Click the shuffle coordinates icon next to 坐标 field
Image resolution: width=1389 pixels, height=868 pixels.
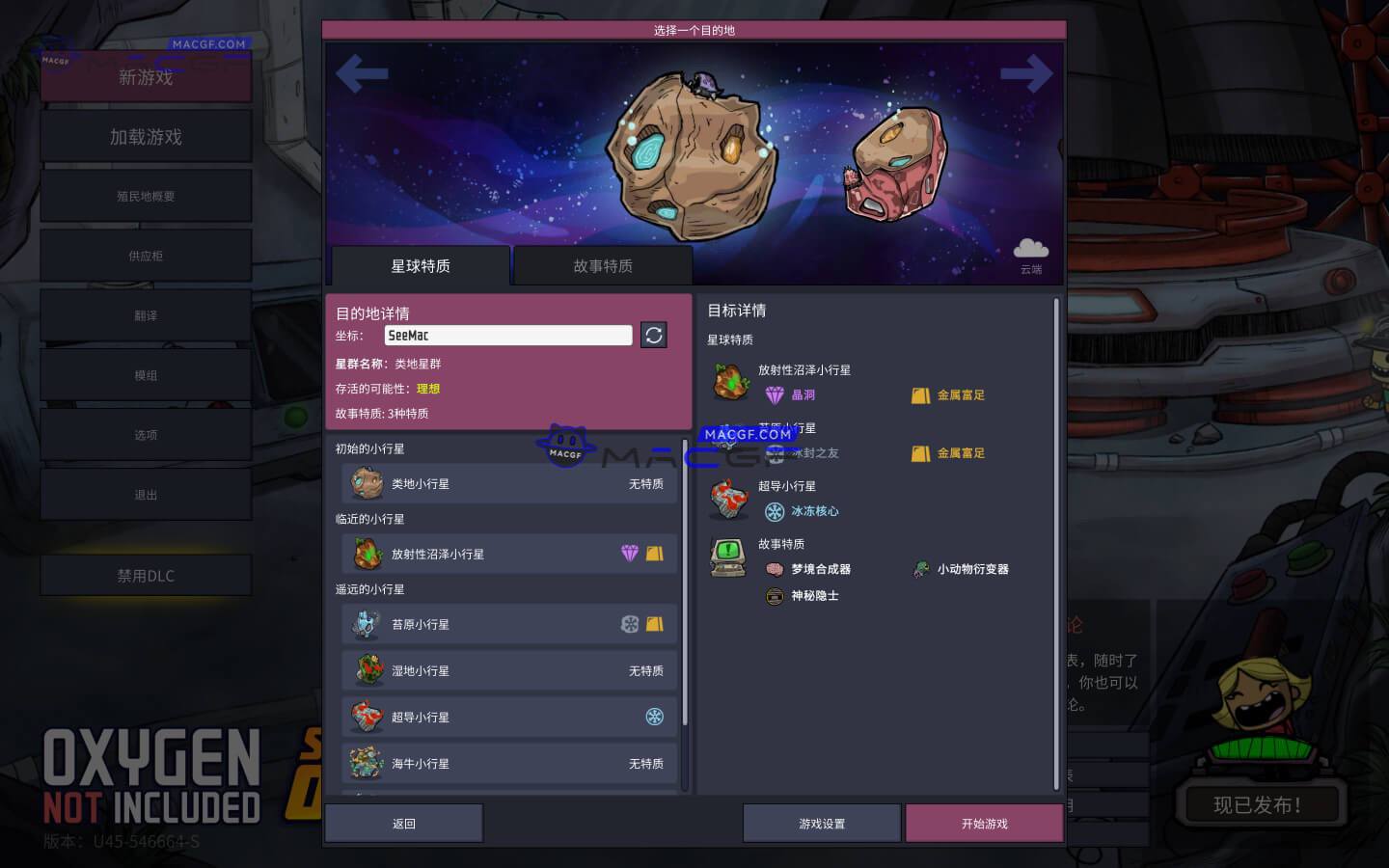[653, 335]
